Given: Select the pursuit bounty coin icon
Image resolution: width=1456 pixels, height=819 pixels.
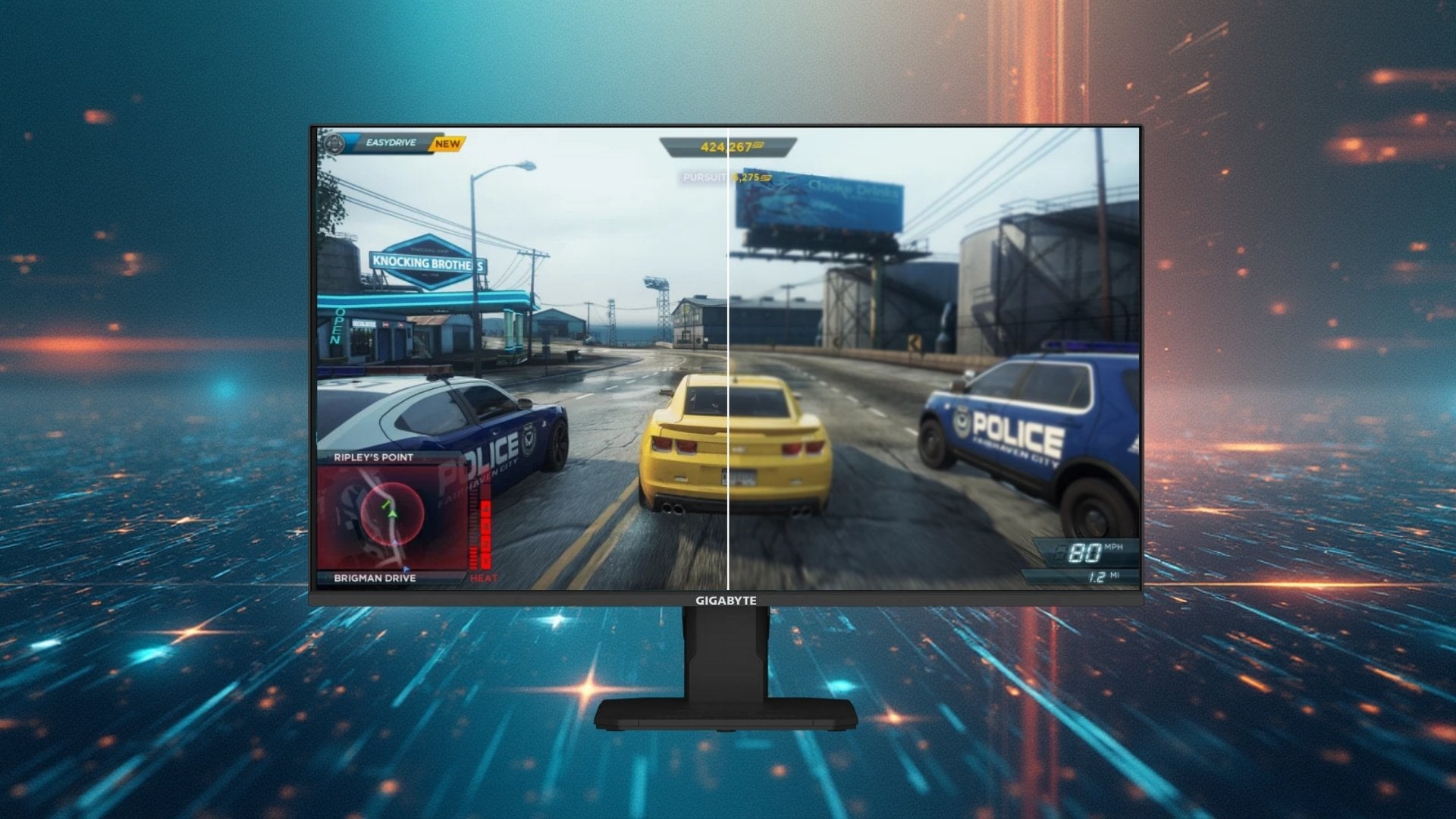Looking at the screenshot, I should pyautogui.click(x=765, y=178).
